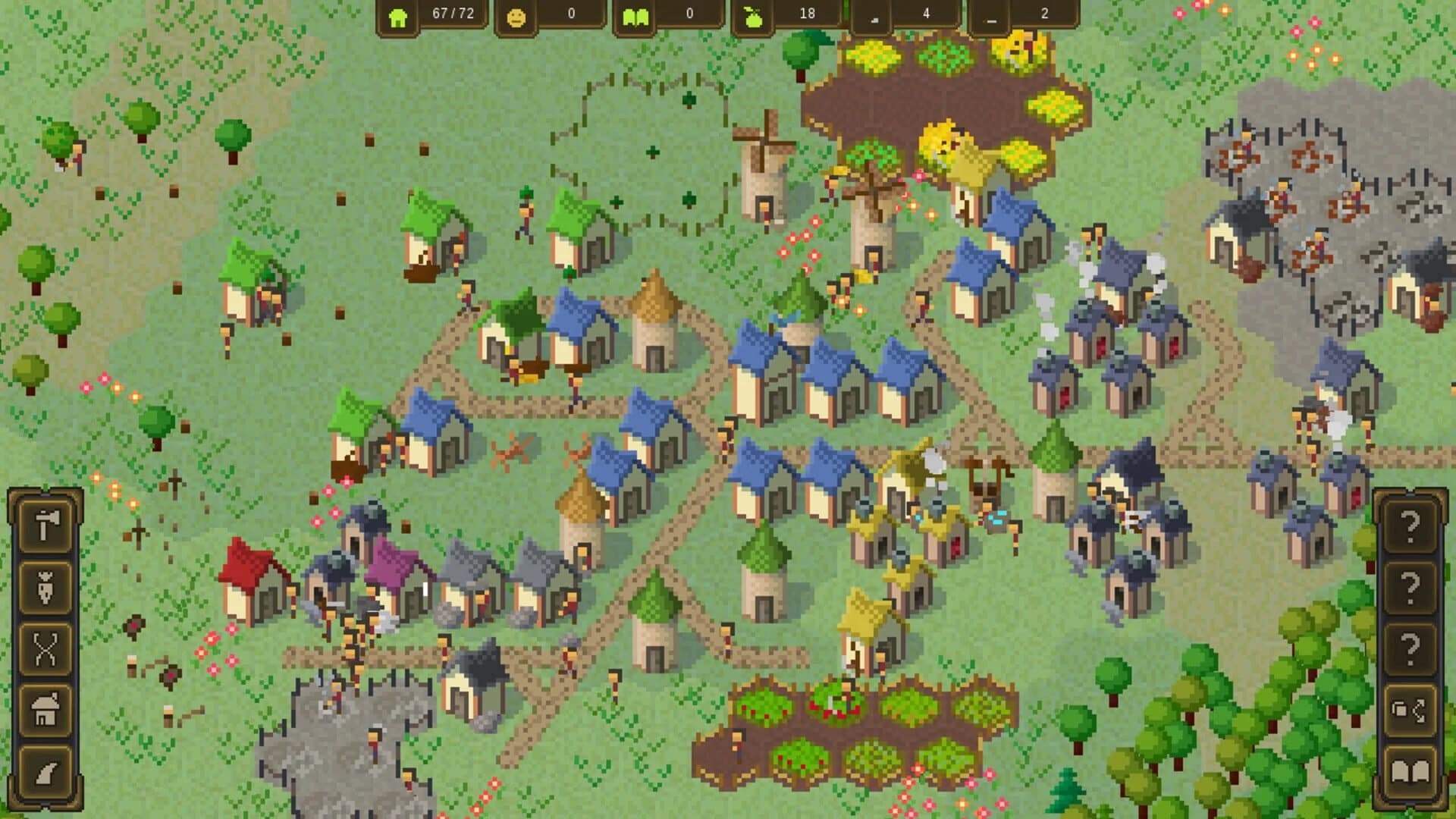Screen dimensions: 1456x819
Task: Check the house population counter showing 67/72
Action: pyautogui.click(x=432, y=15)
